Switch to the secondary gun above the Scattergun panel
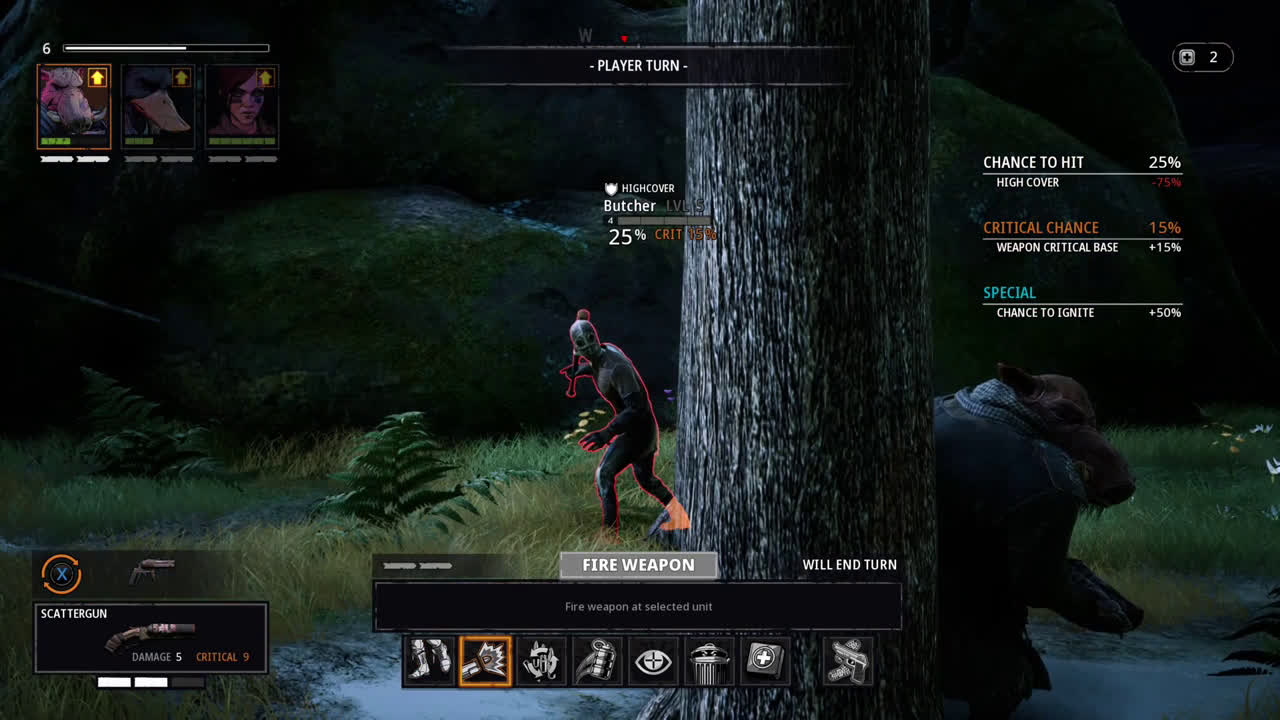This screenshot has width=1280, height=720. pyautogui.click(x=151, y=571)
